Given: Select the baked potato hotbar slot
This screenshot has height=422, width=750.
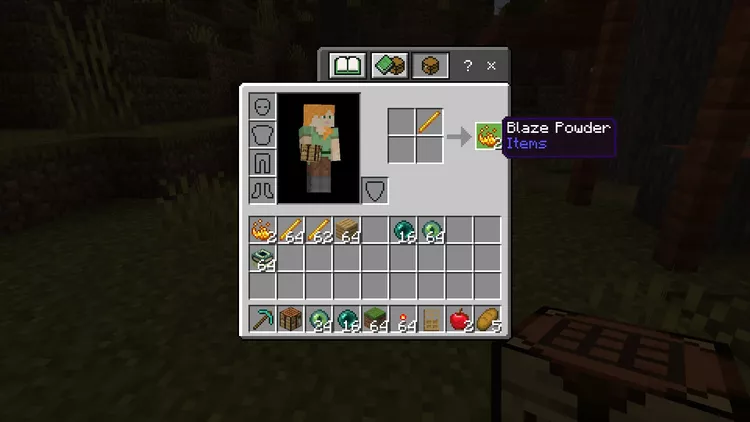Looking at the screenshot, I should (487, 319).
